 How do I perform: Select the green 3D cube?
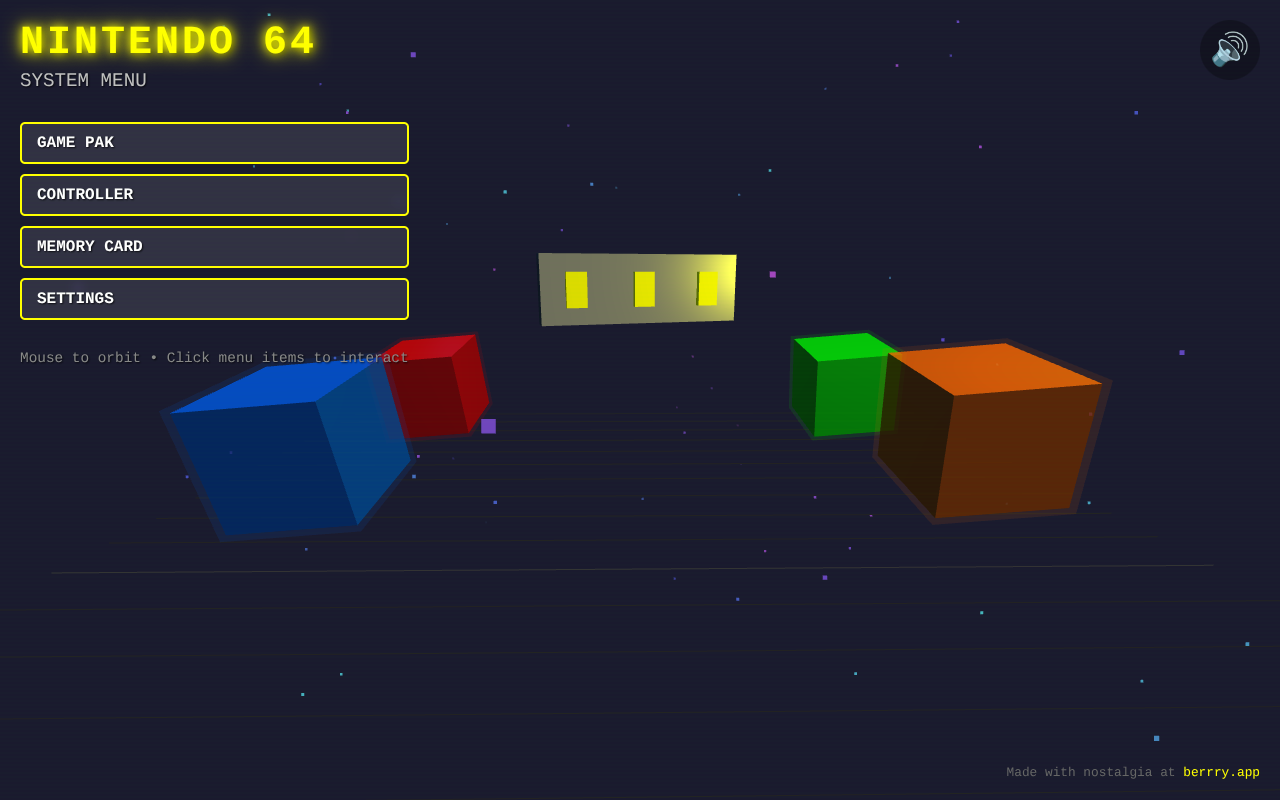(840, 385)
